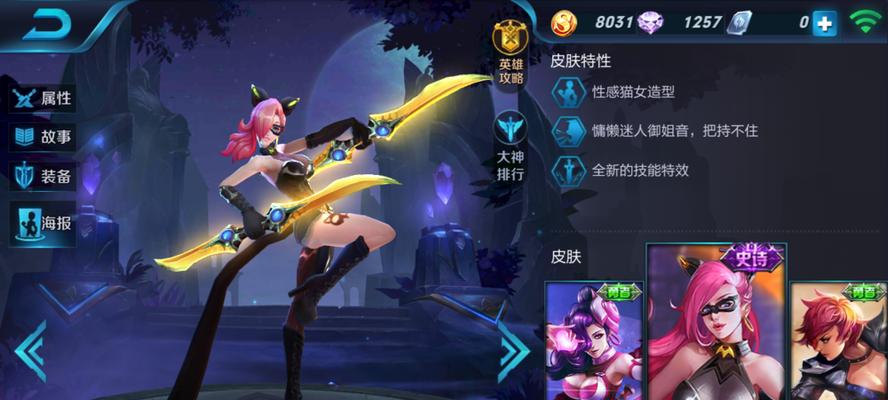Open the 装备 equipment tab
888x400 pixels.
pos(43,177)
